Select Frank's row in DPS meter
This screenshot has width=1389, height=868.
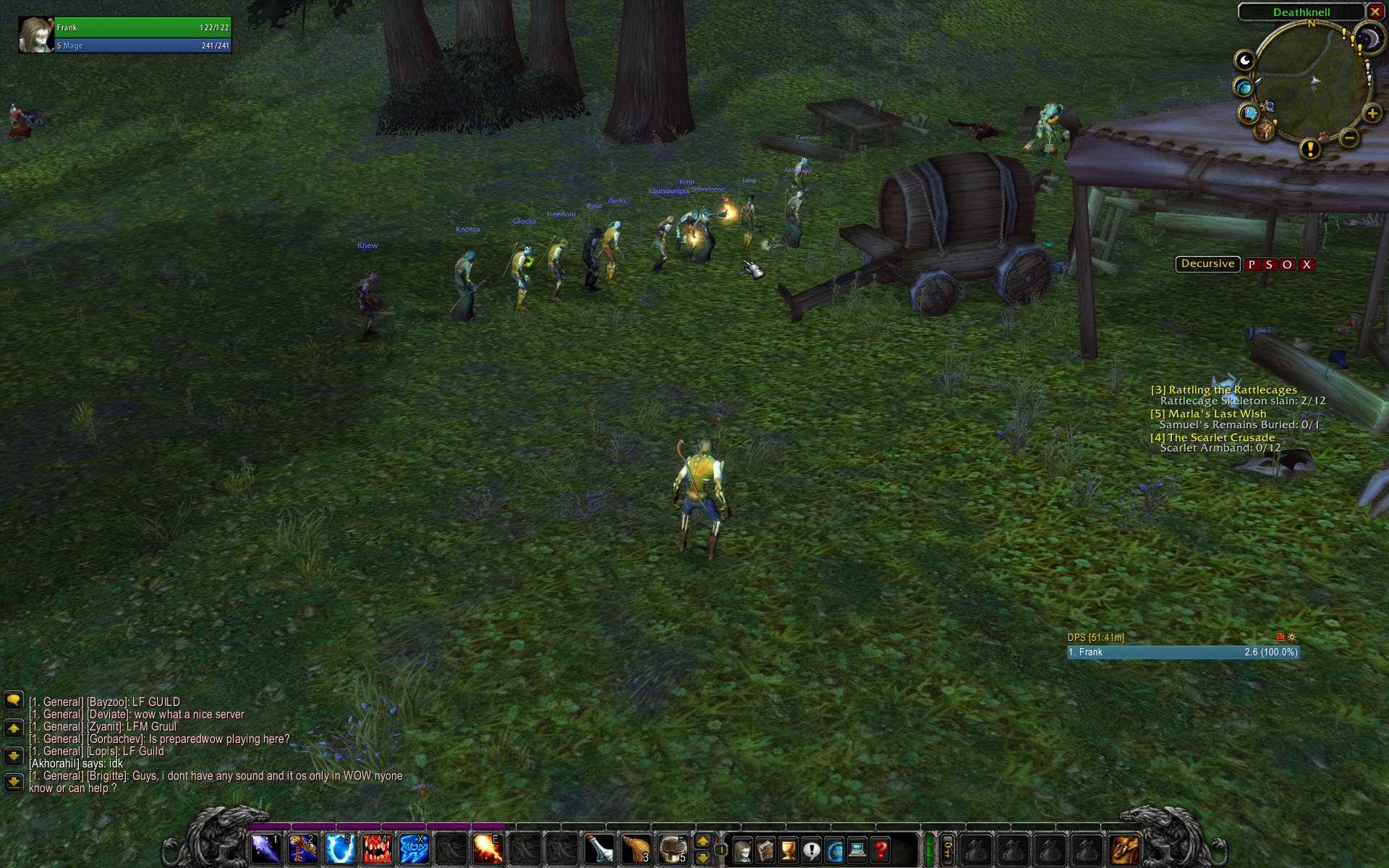click(1183, 652)
